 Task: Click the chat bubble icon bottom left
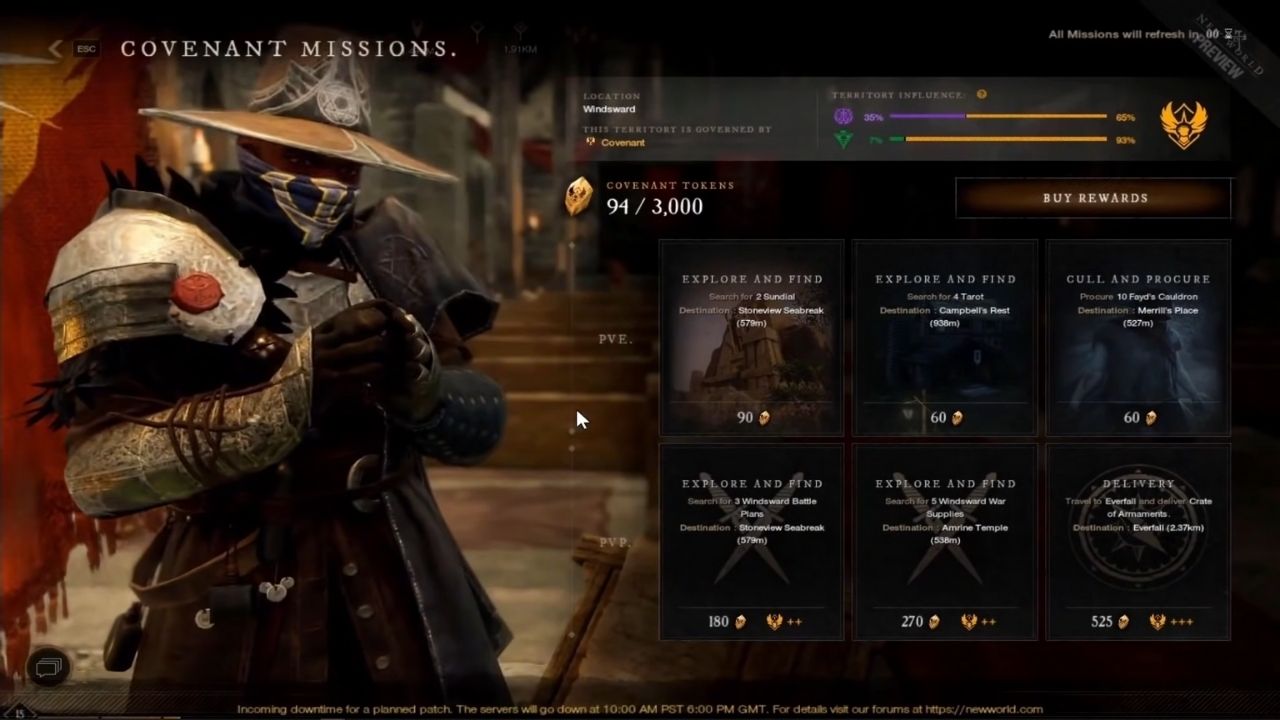[47, 667]
